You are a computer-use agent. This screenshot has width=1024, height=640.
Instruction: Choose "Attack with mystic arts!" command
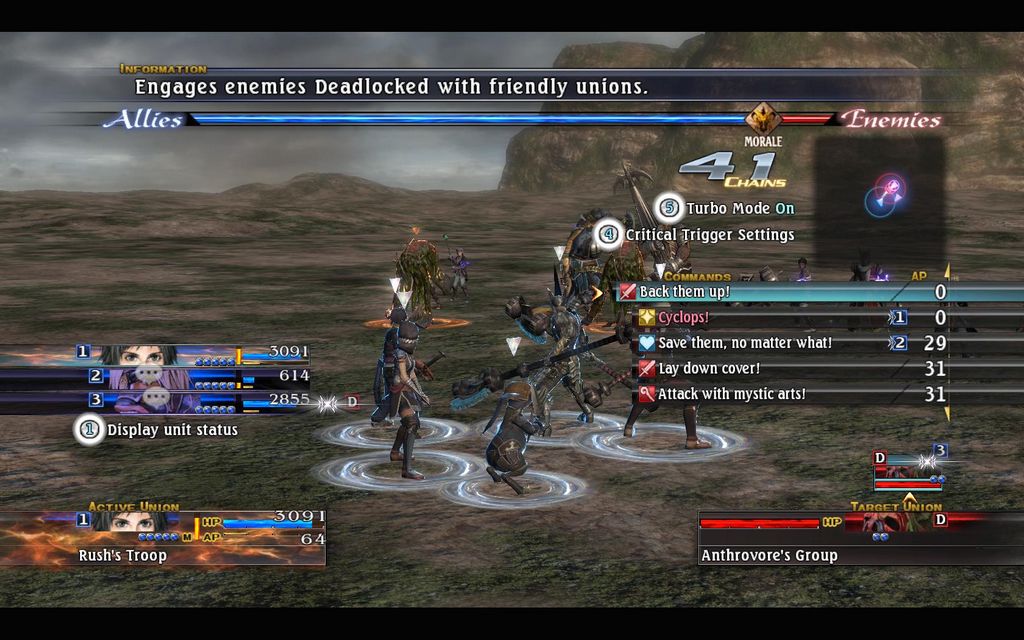(731, 394)
